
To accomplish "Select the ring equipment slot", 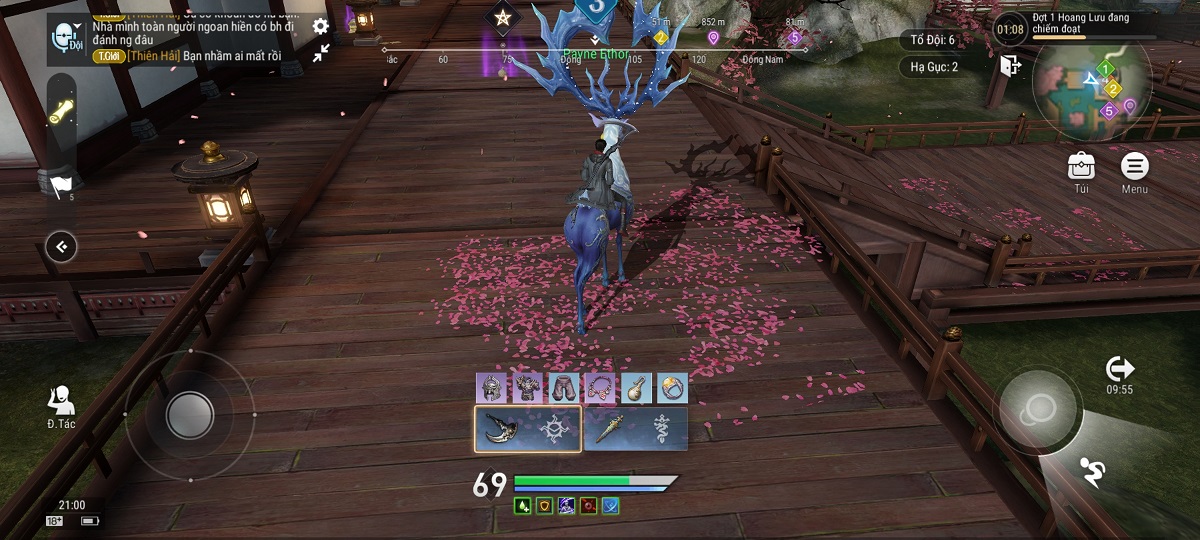I will (x=672, y=388).
